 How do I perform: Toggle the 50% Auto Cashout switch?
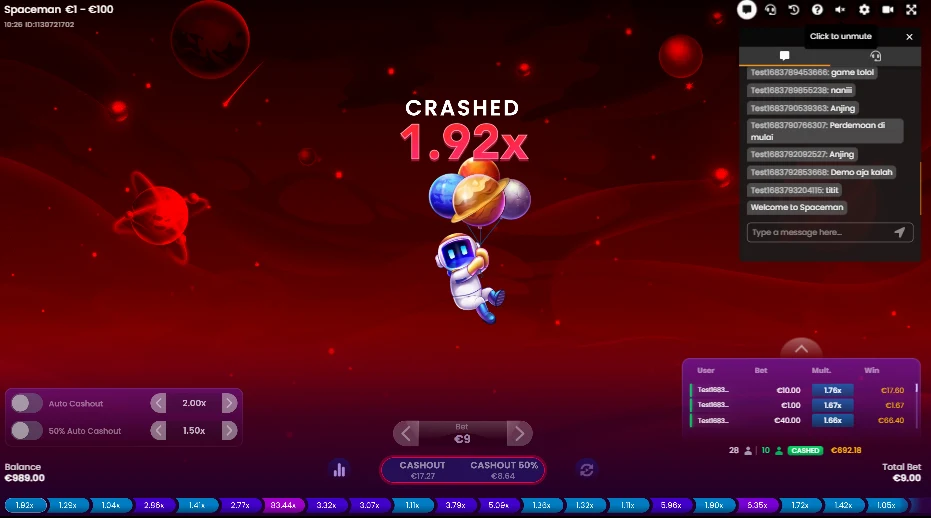[27, 431]
